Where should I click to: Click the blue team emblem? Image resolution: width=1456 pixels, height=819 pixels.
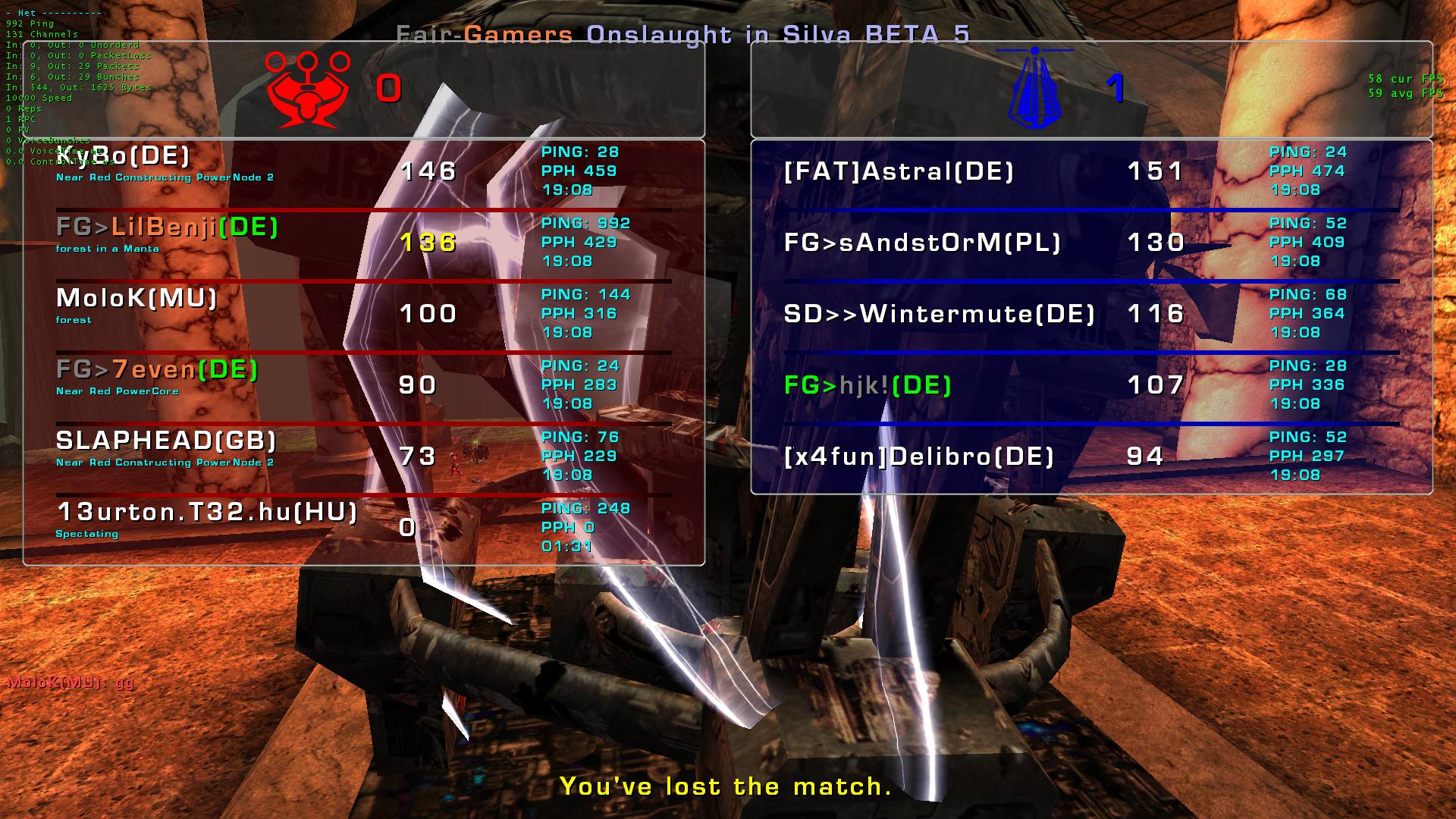click(1035, 89)
